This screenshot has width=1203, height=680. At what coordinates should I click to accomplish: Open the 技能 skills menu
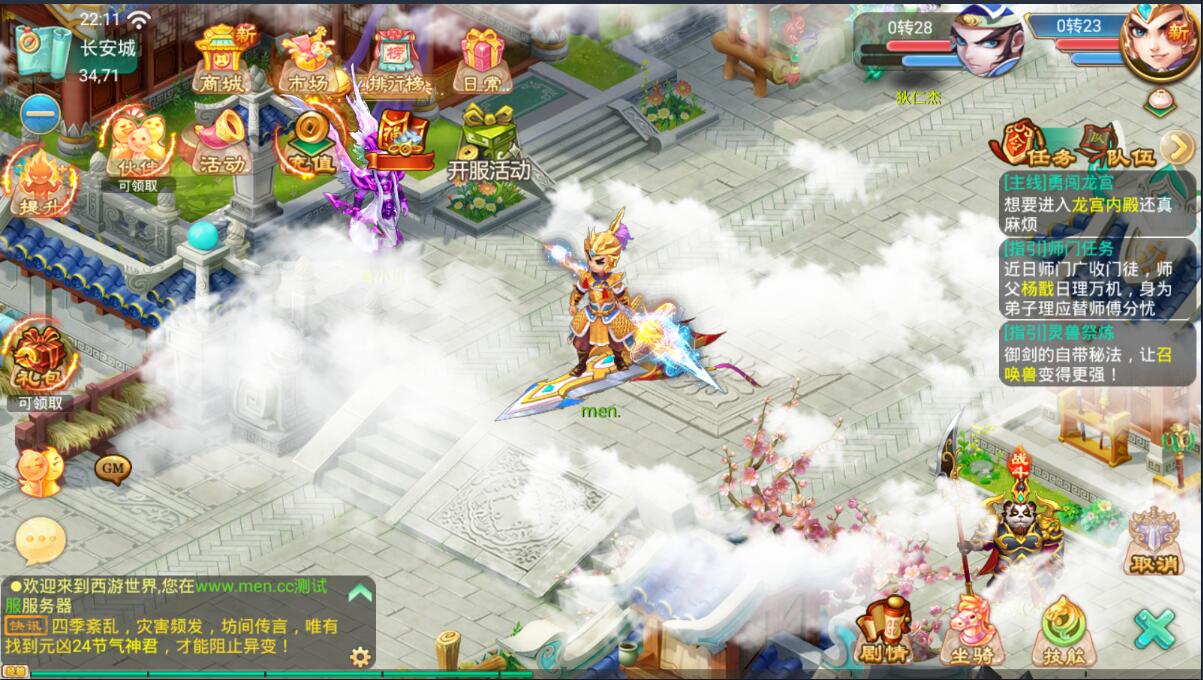pos(1062,631)
